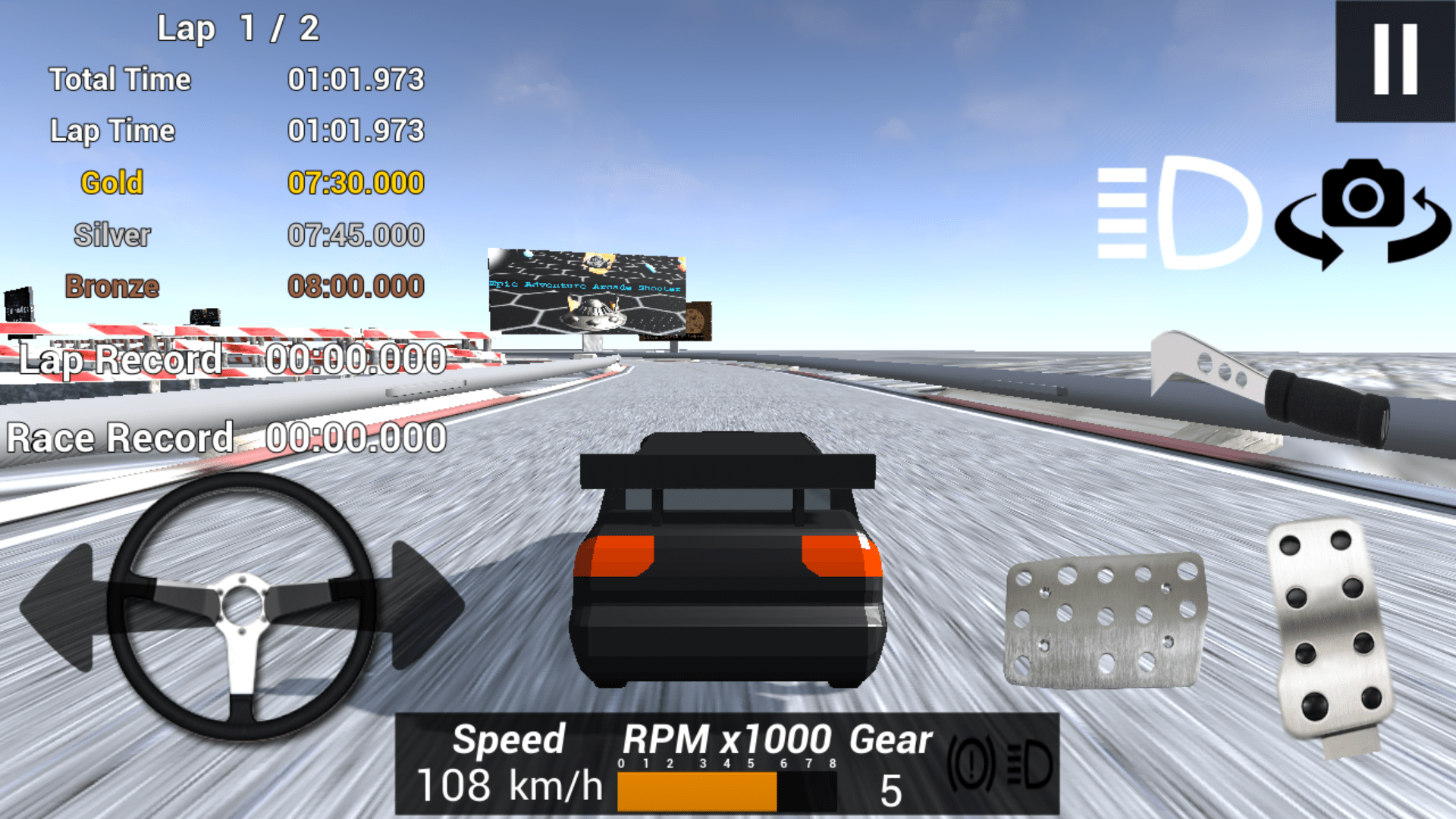Tap the Lap 1 / 2 counter
Screen dimensions: 1456x819
click(239, 28)
